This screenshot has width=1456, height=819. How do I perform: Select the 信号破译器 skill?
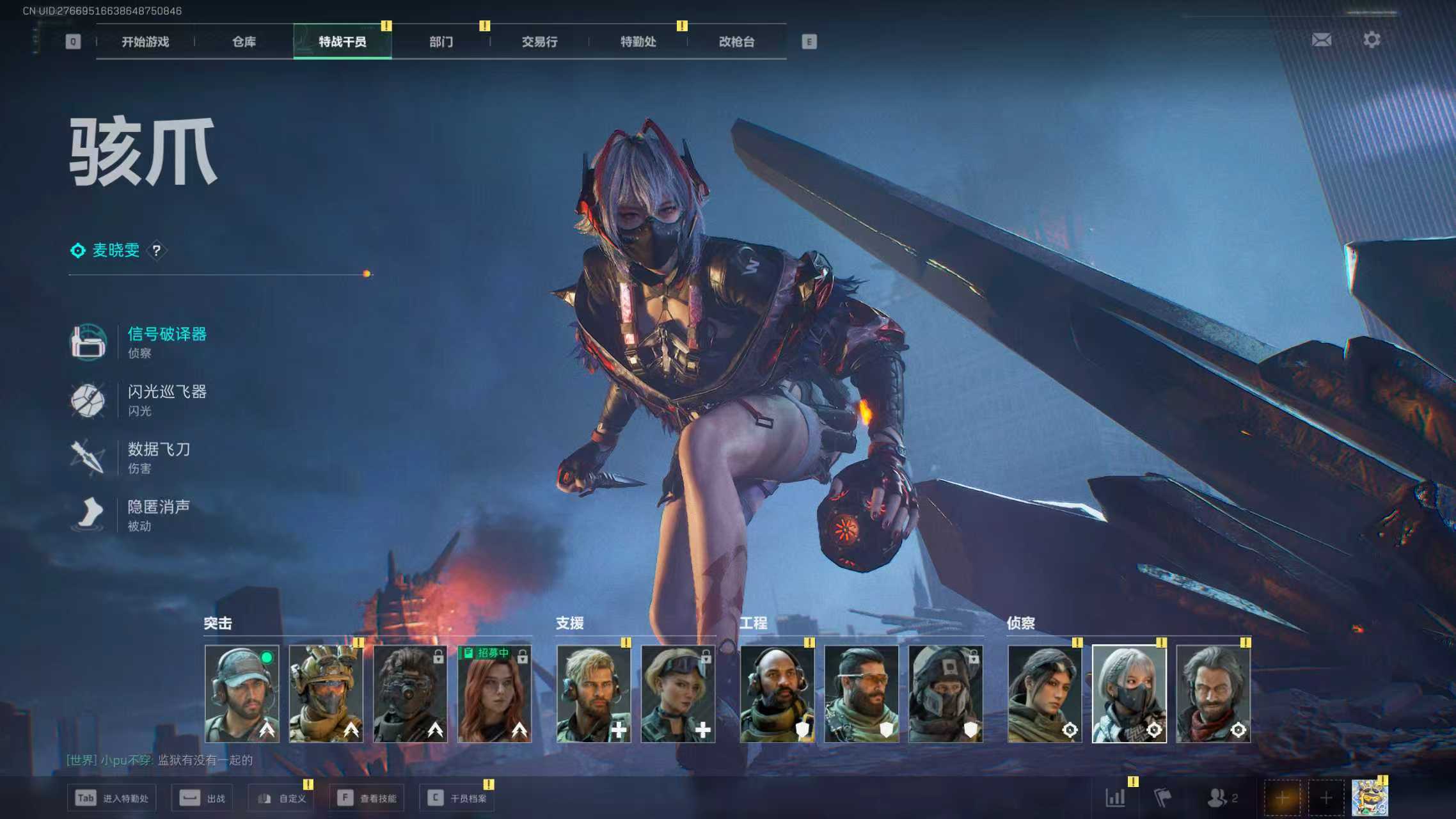(166, 341)
